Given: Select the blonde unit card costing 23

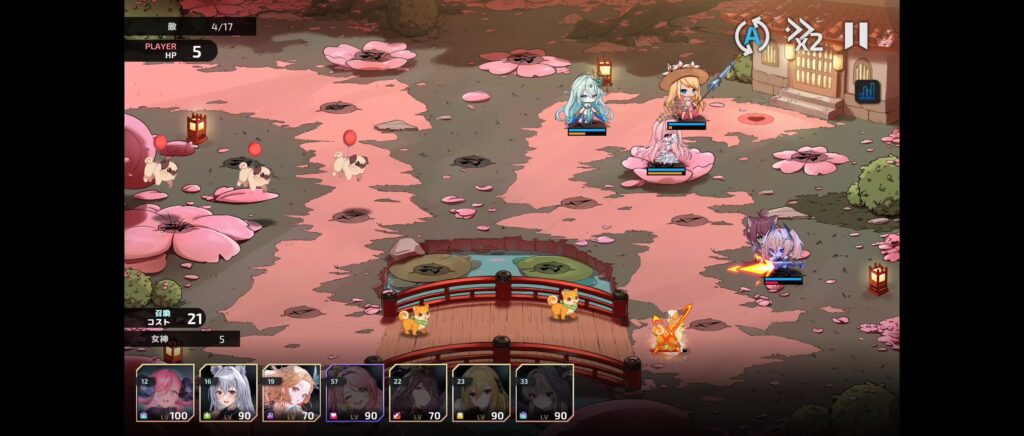Looking at the screenshot, I should coord(481,393).
